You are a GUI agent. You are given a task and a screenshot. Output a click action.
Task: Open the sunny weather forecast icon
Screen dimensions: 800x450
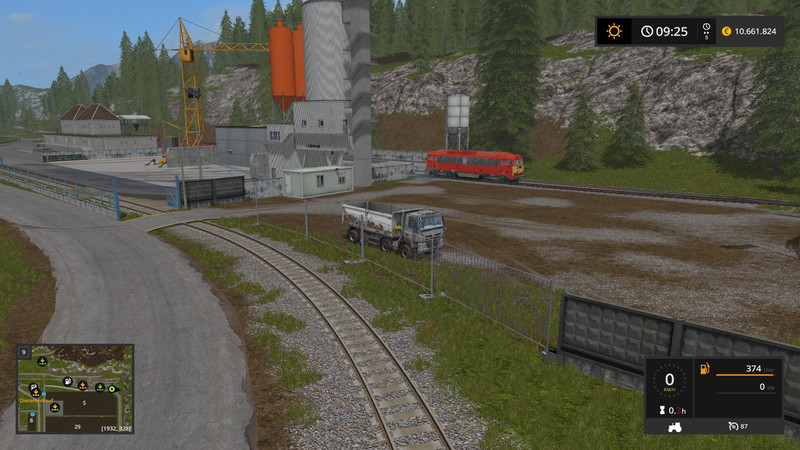(614, 31)
